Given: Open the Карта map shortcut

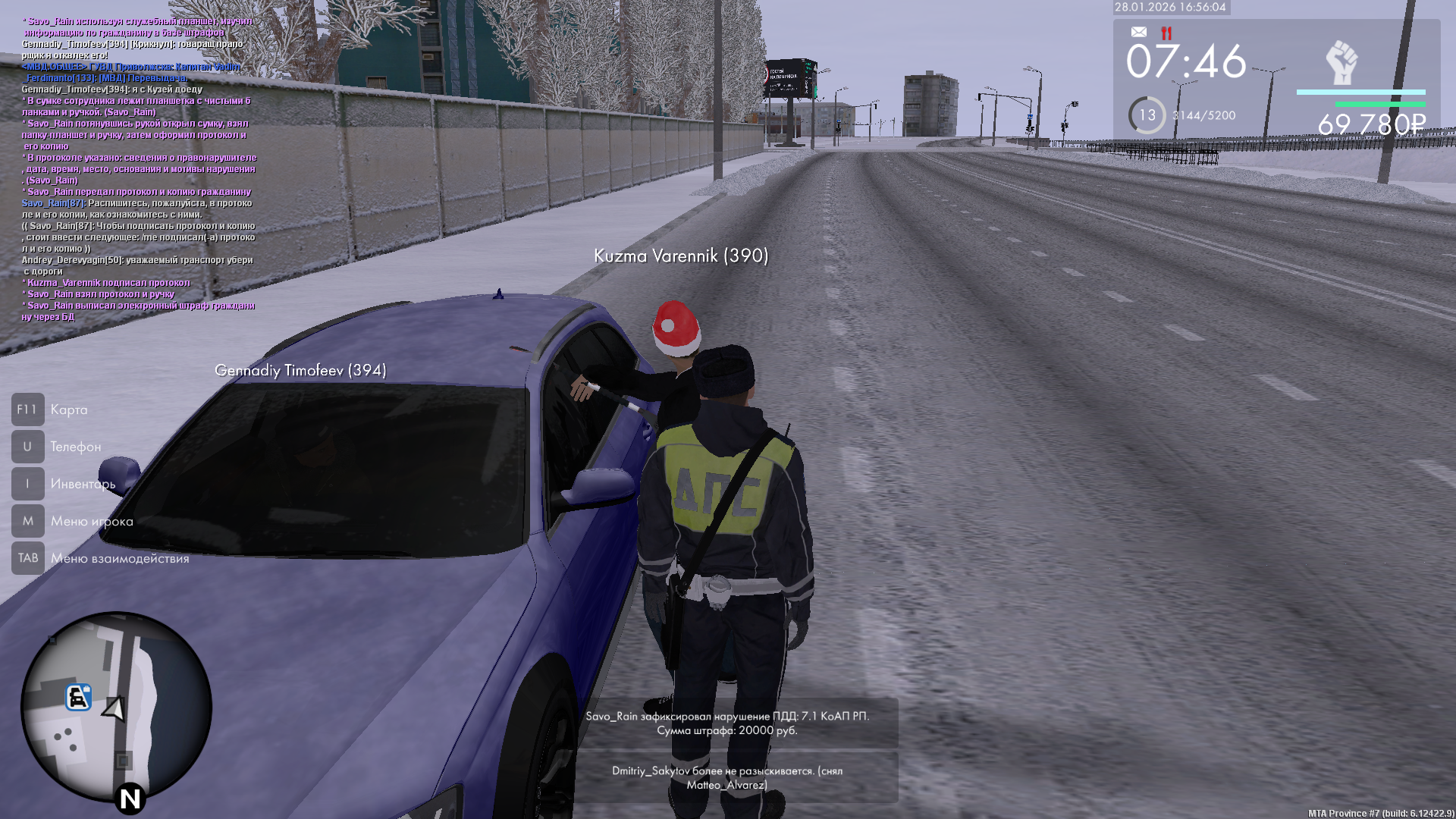Looking at the screenshot, I should pos(28,409).
